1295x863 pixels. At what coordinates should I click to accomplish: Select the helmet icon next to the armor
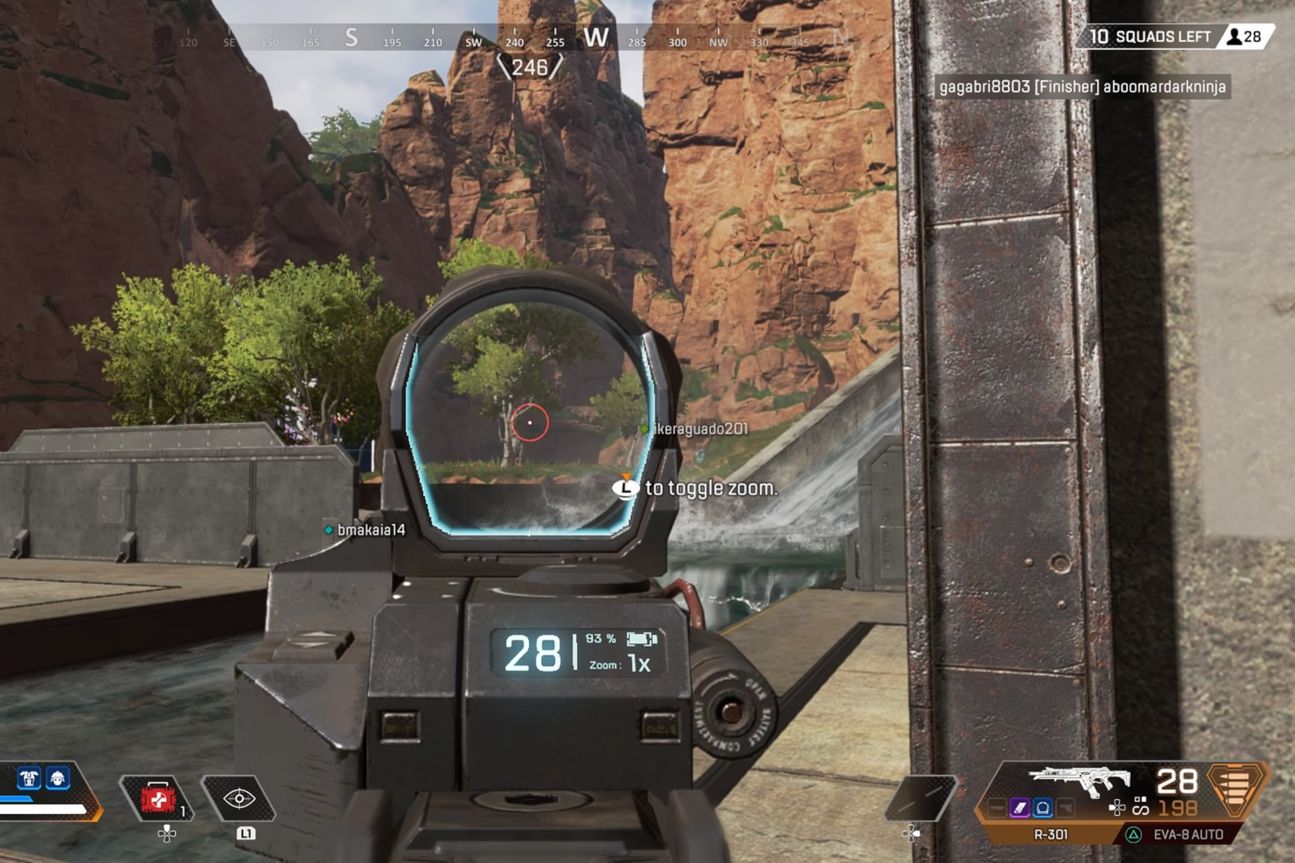tap(58, 780)
